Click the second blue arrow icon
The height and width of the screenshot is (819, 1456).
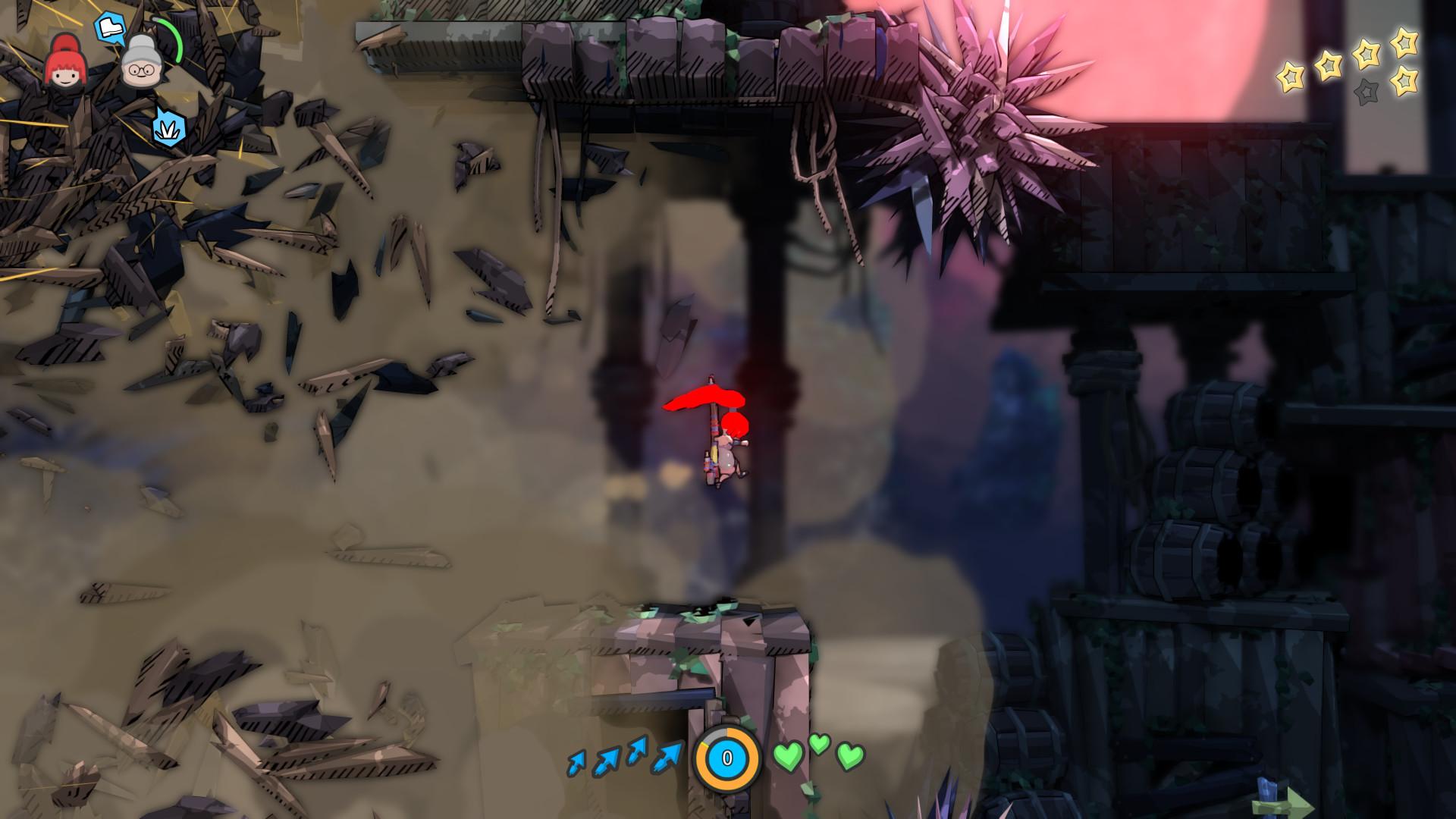tap(607, 760)
